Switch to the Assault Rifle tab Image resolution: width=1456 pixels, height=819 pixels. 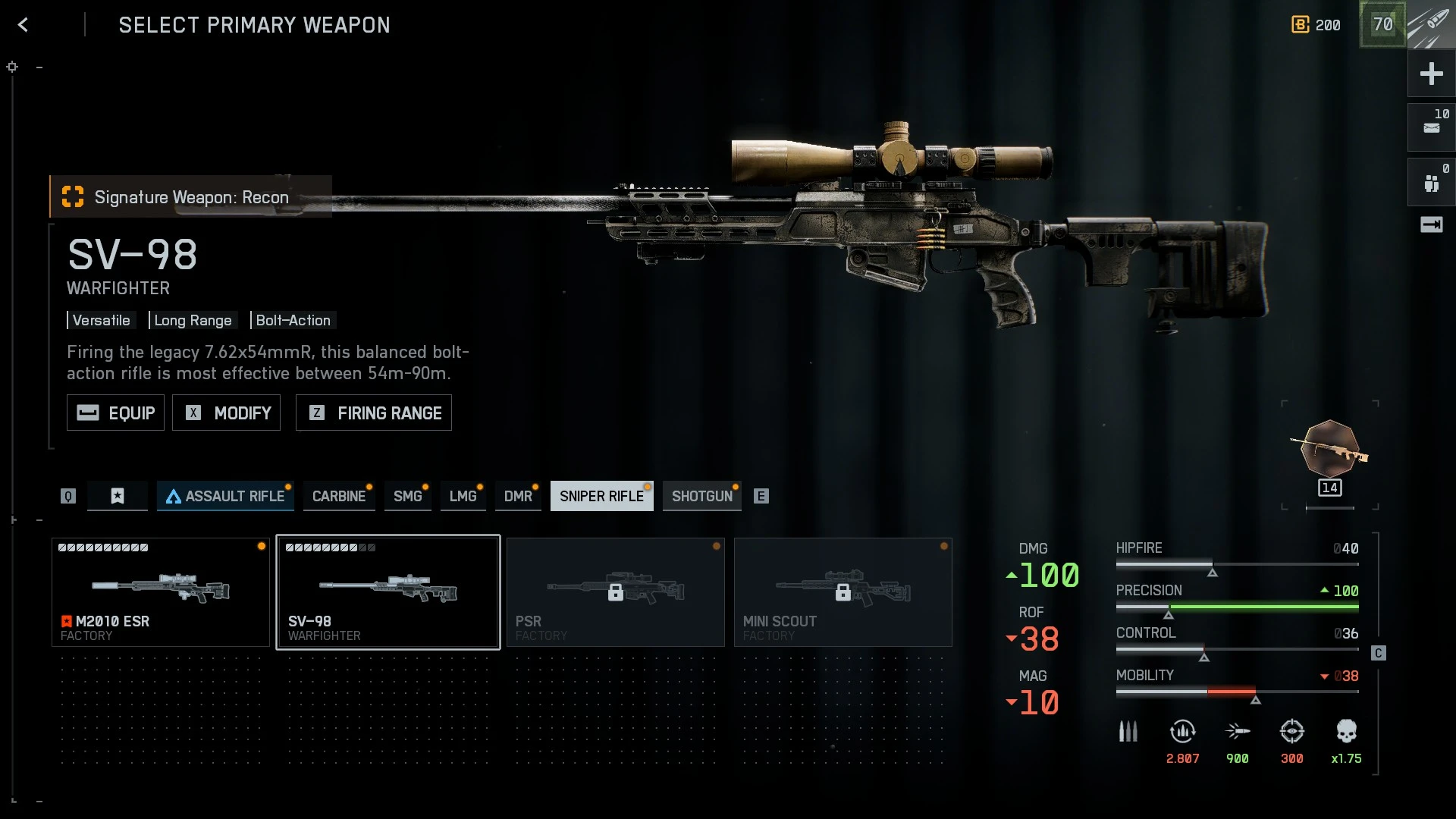[225, 496]
